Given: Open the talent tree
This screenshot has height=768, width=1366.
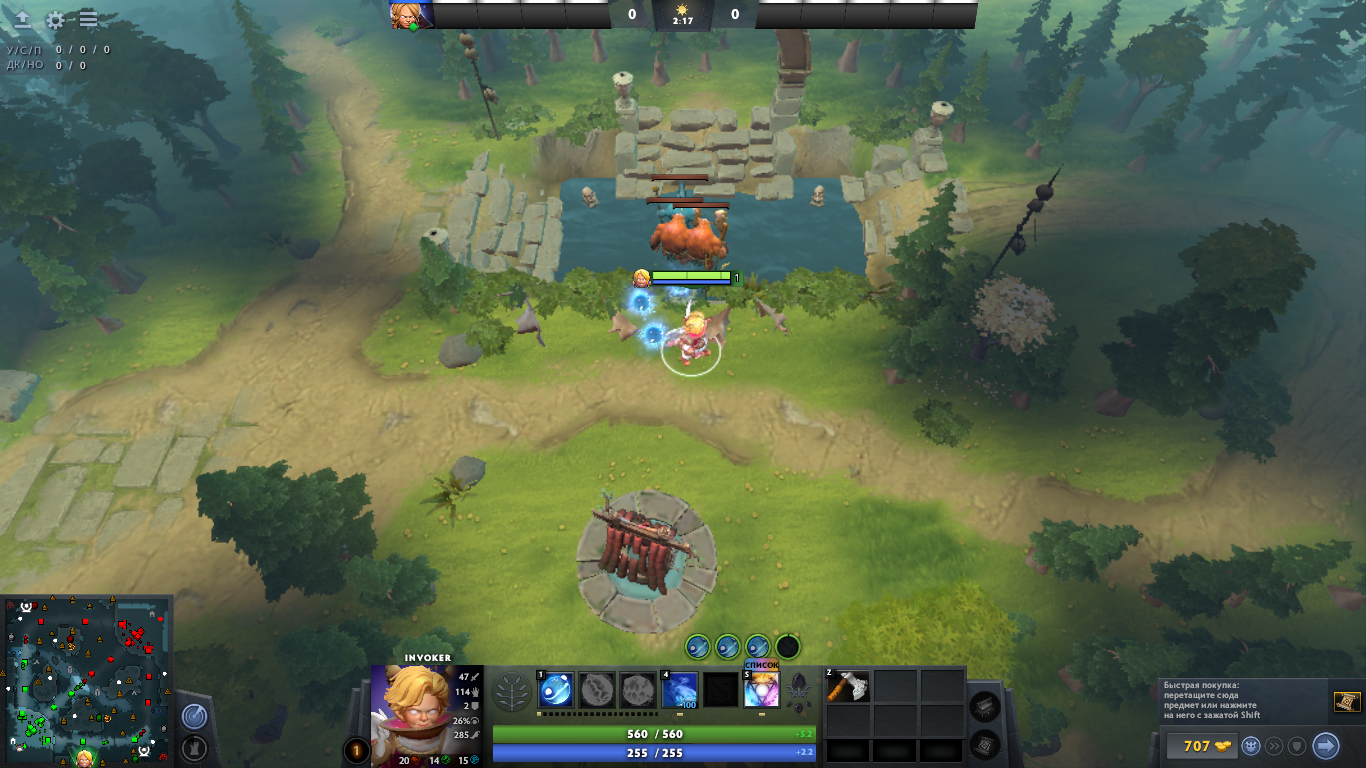Looking at the screenshot, I should (513, 691).
